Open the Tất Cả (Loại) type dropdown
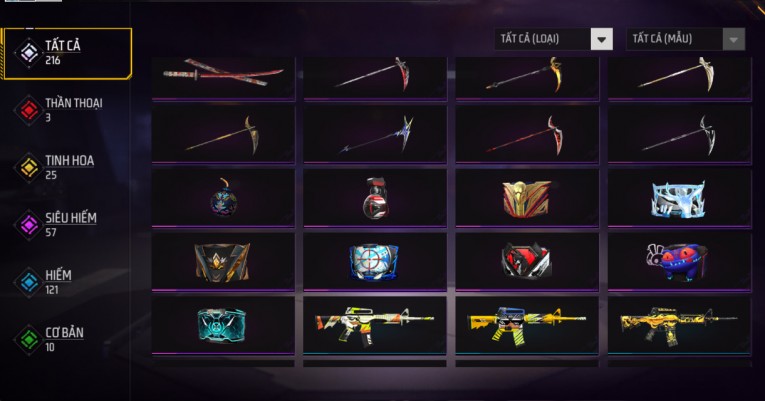 click(555, 39)
